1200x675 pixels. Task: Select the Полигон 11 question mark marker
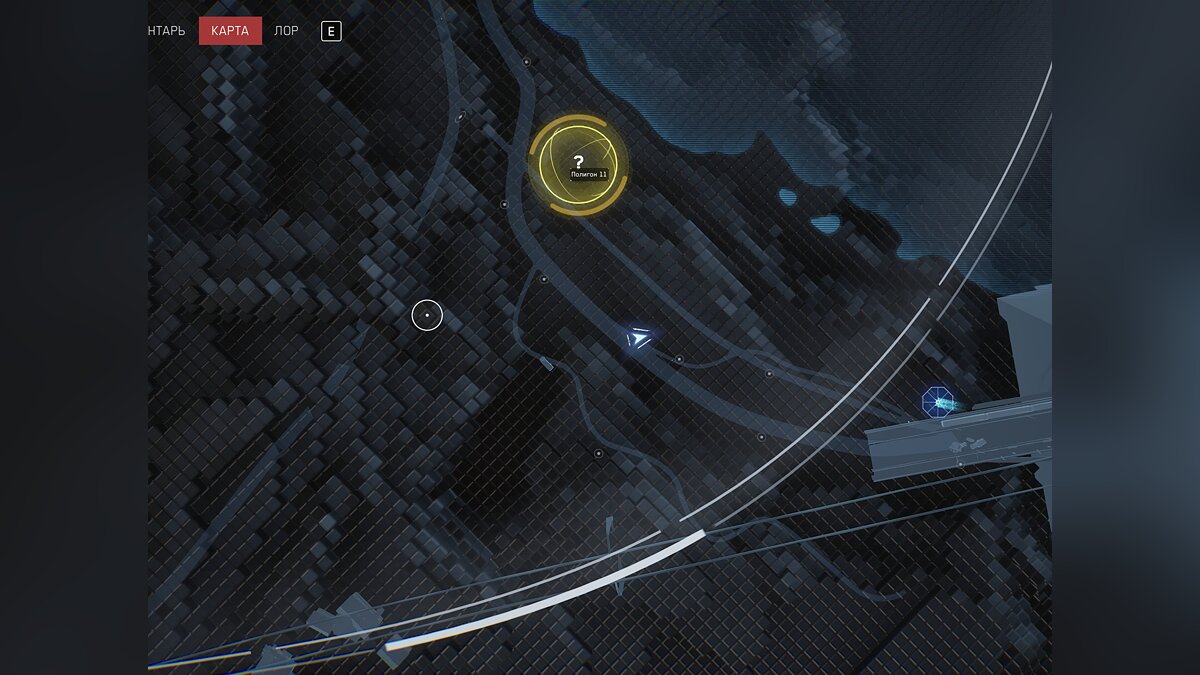[x=578, y=164]
